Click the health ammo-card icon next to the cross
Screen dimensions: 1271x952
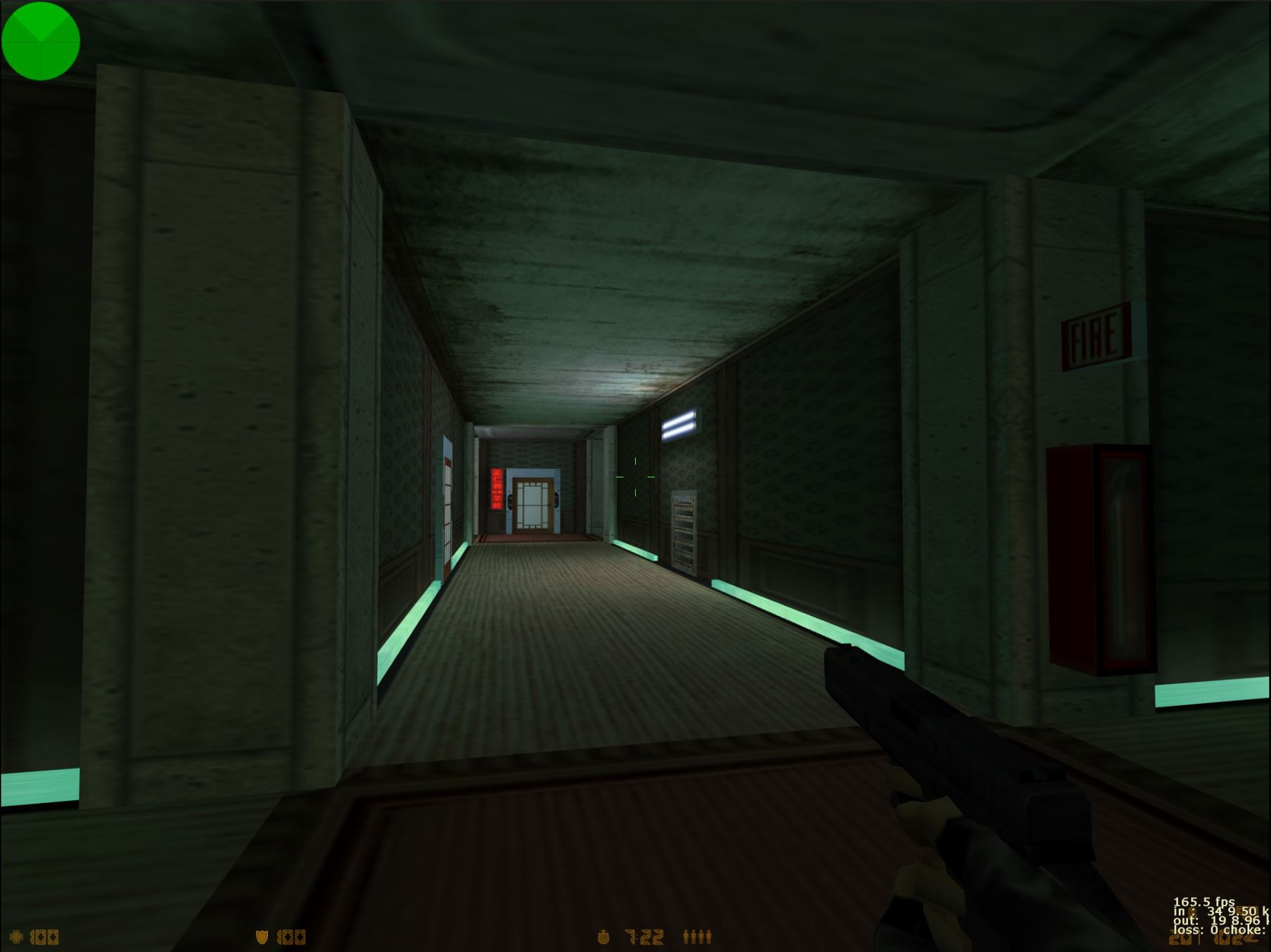(44, 936)
